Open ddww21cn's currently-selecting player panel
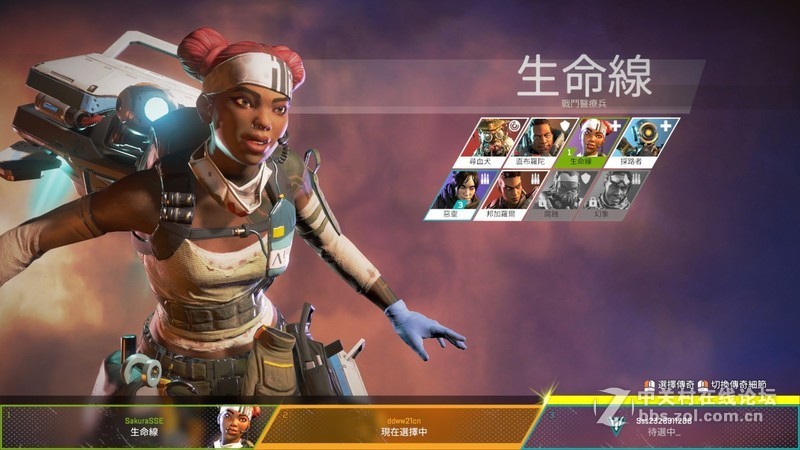 (x=400, y=426)
